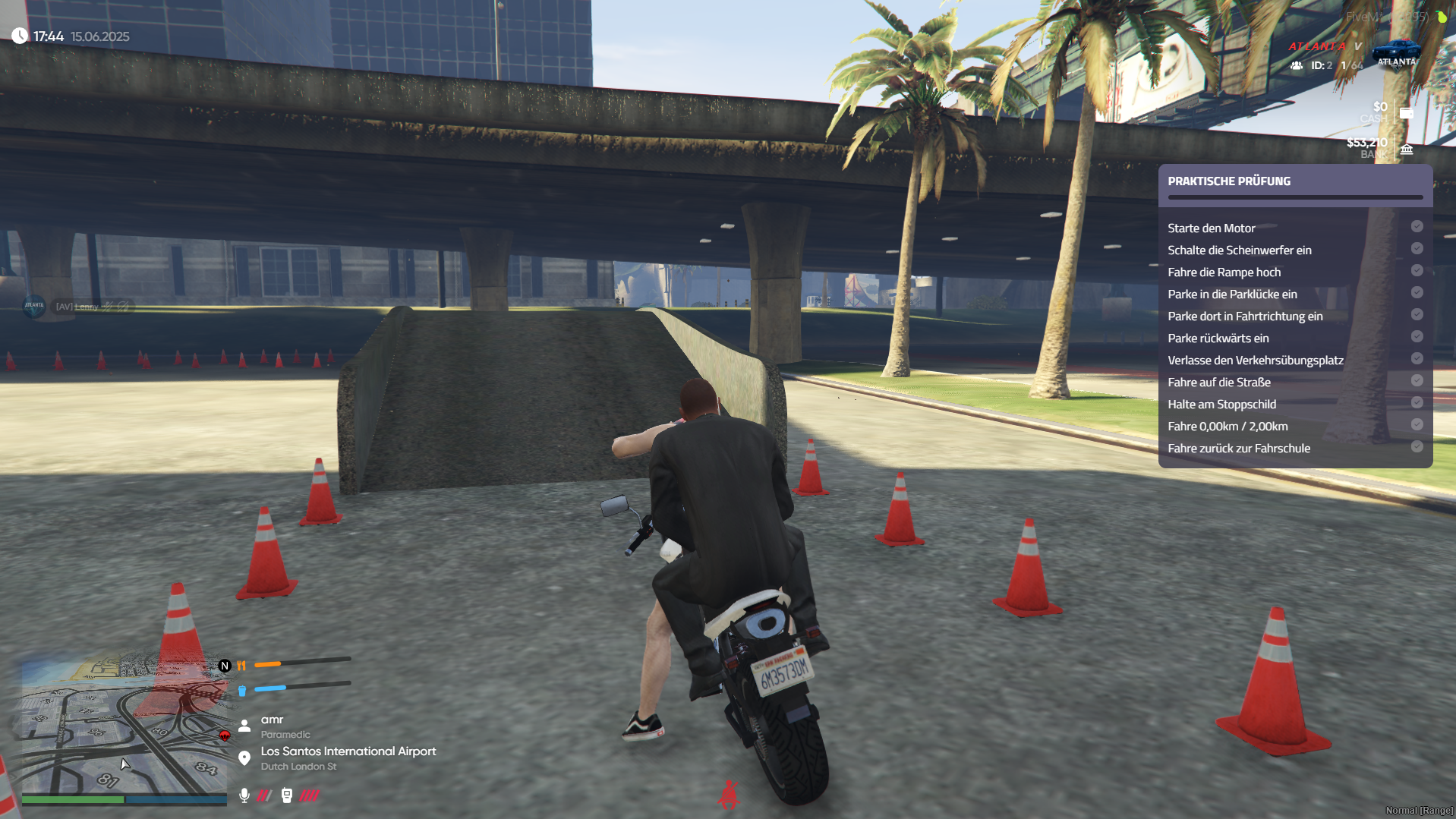This screenshot has height=819, width=1456.
Task: Click the Atlanta server logo
Action: point(1396,53)
